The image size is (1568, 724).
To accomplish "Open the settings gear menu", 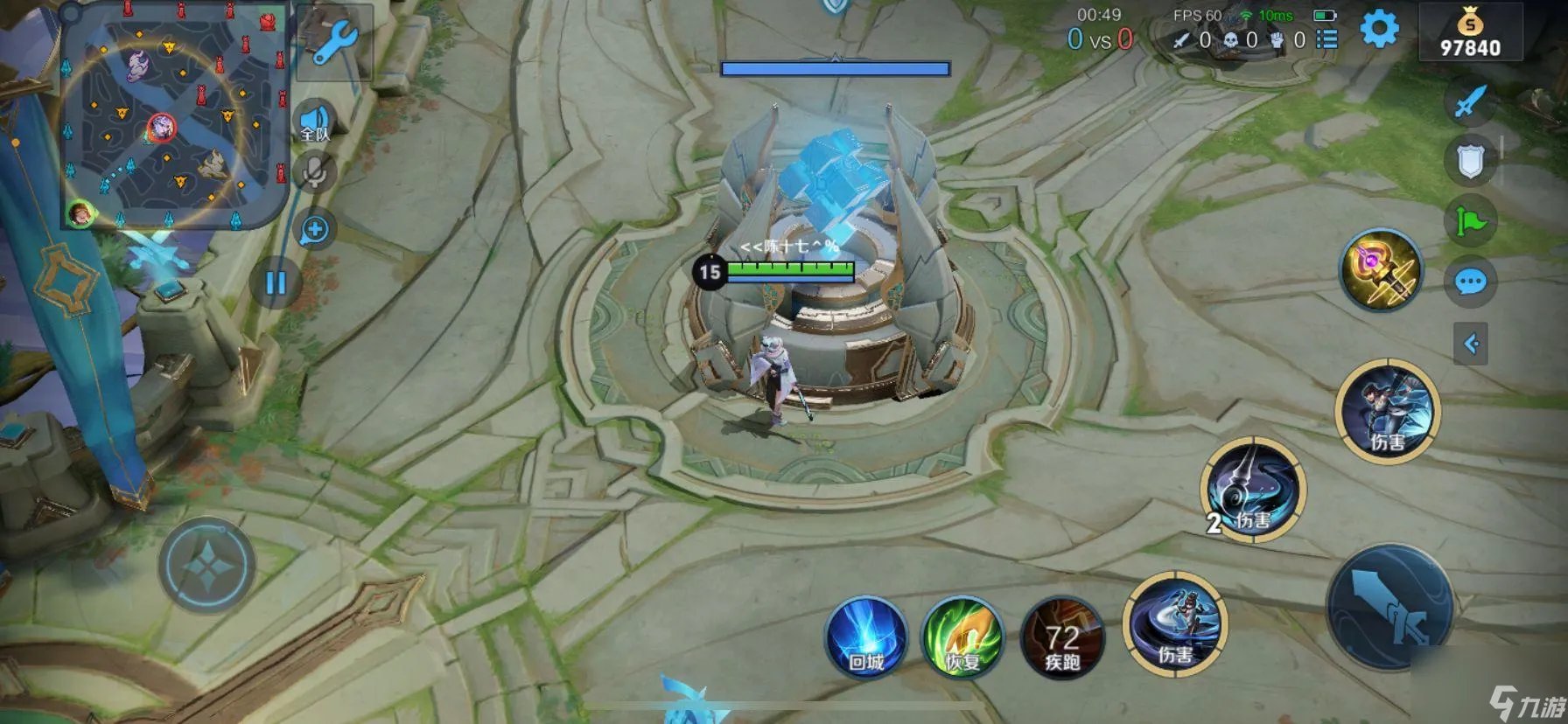I will [x=1379, y=30].
